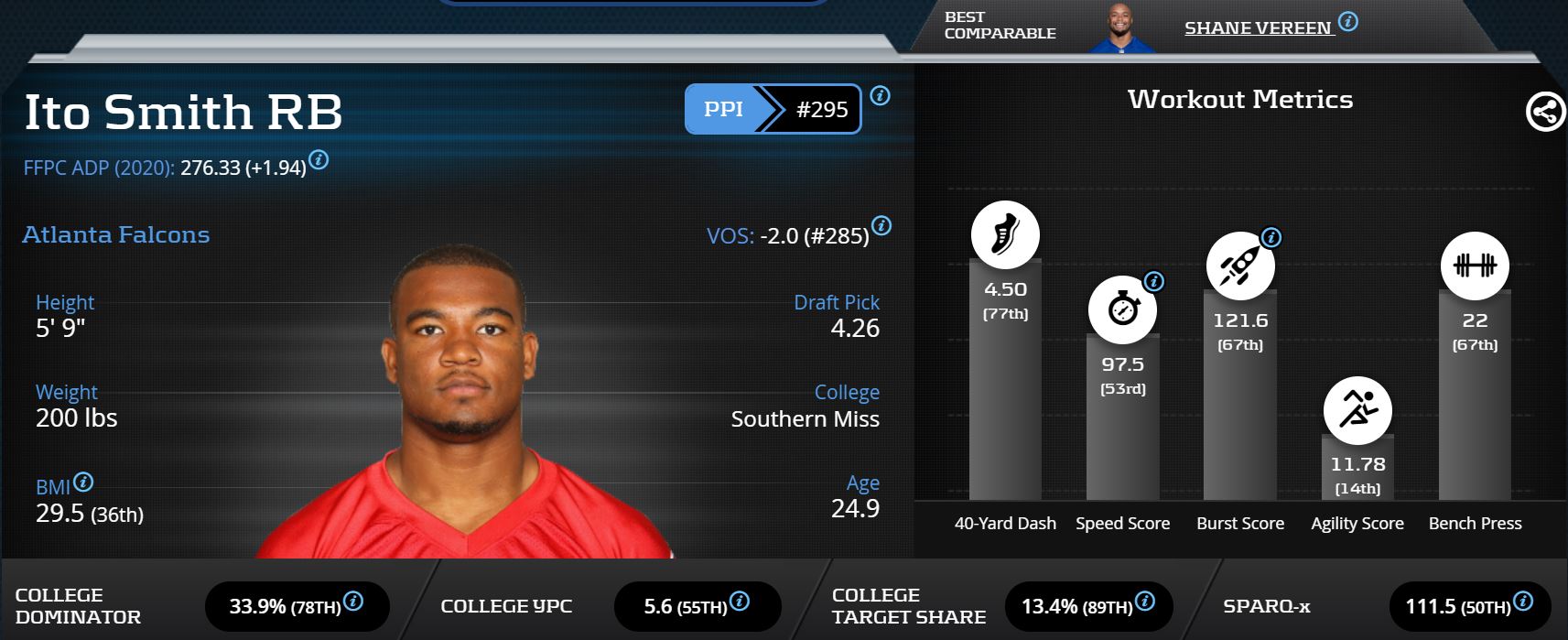The image size is (1568, 640).
Task: Open the SPARQ-x info icon
Action: point(1523,602)
